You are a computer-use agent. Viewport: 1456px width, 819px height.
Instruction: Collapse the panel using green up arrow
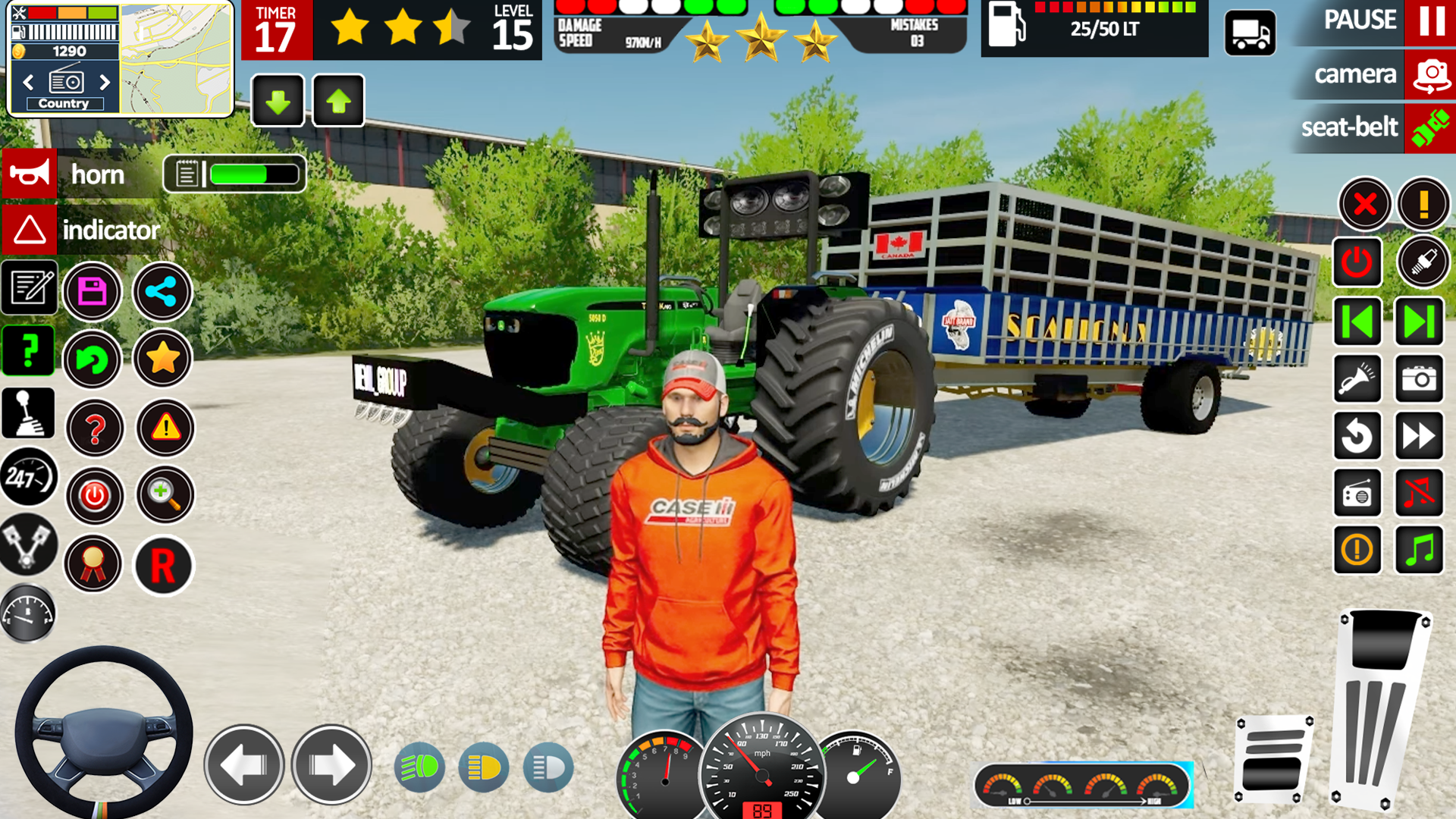pos(337,99)
